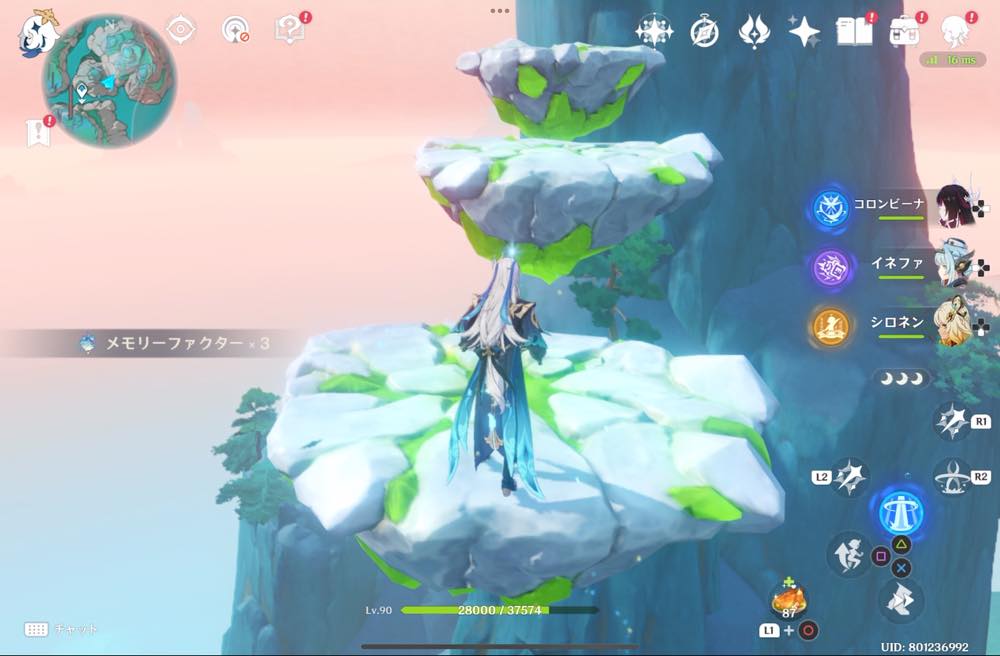
Task: Open the チャット chat box
Action: coord(62,629)
